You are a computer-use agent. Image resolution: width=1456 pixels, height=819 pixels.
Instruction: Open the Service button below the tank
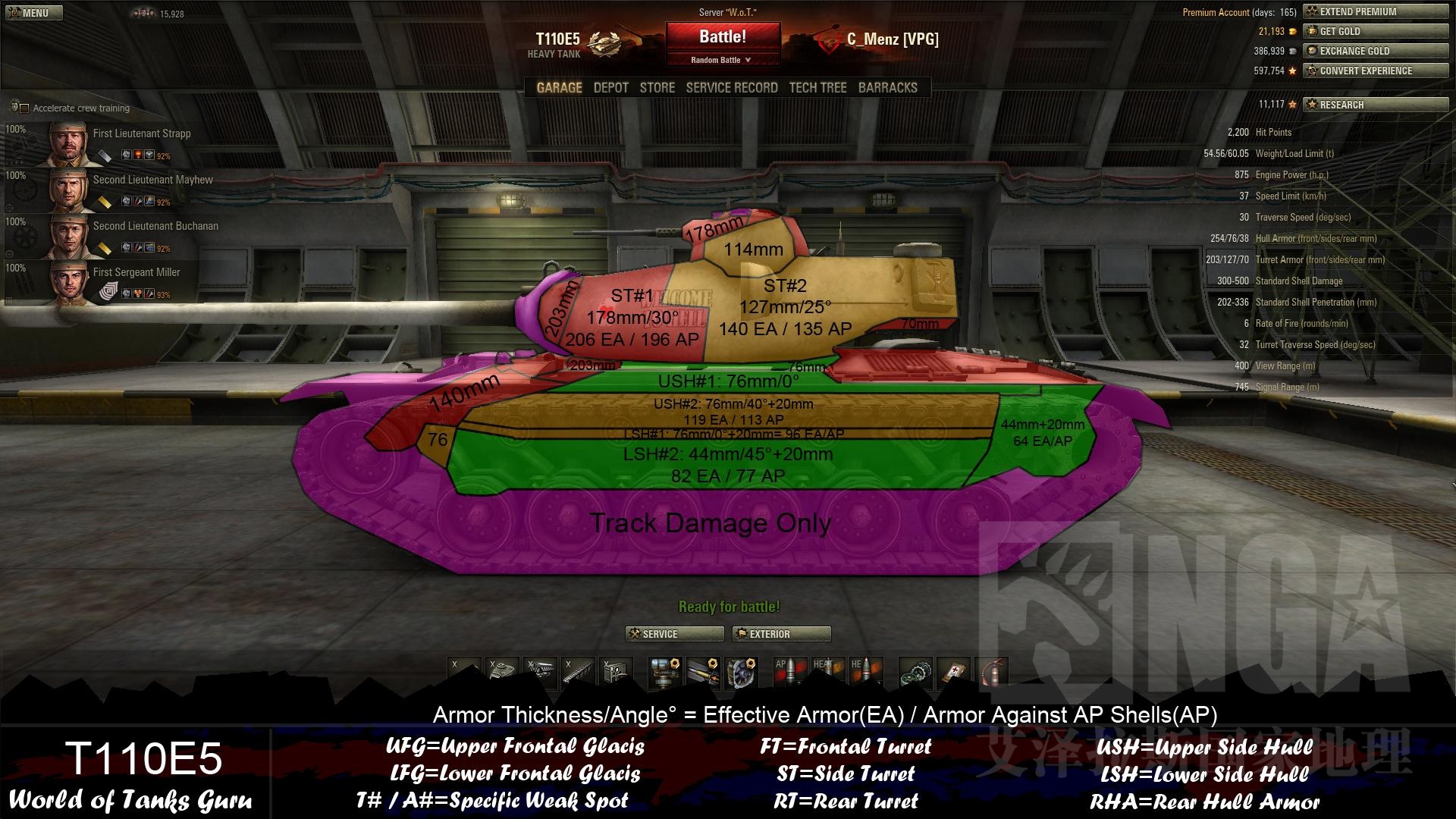[x=673, y=634]
